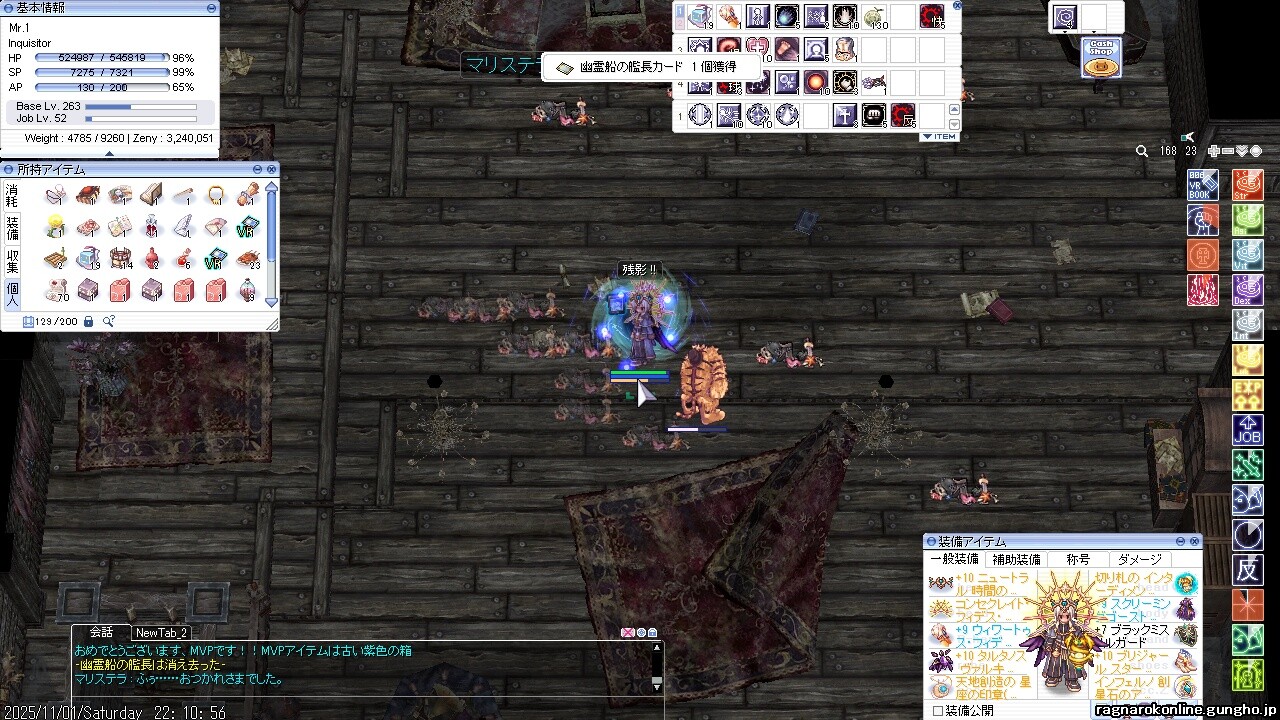Open the Cash Shop
The image size is (1280, 720).
pos(1101,58)
